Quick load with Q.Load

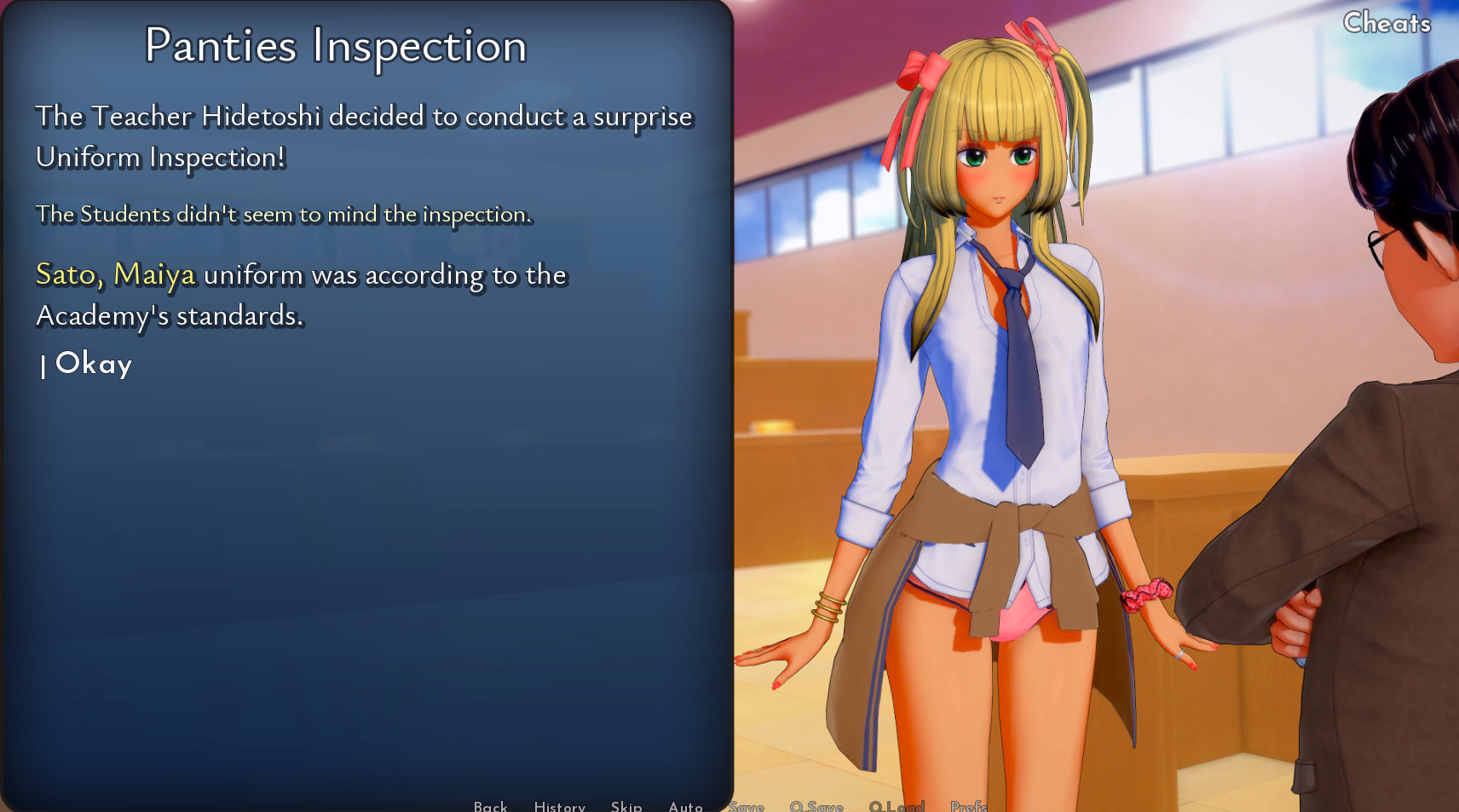[897, 806]
